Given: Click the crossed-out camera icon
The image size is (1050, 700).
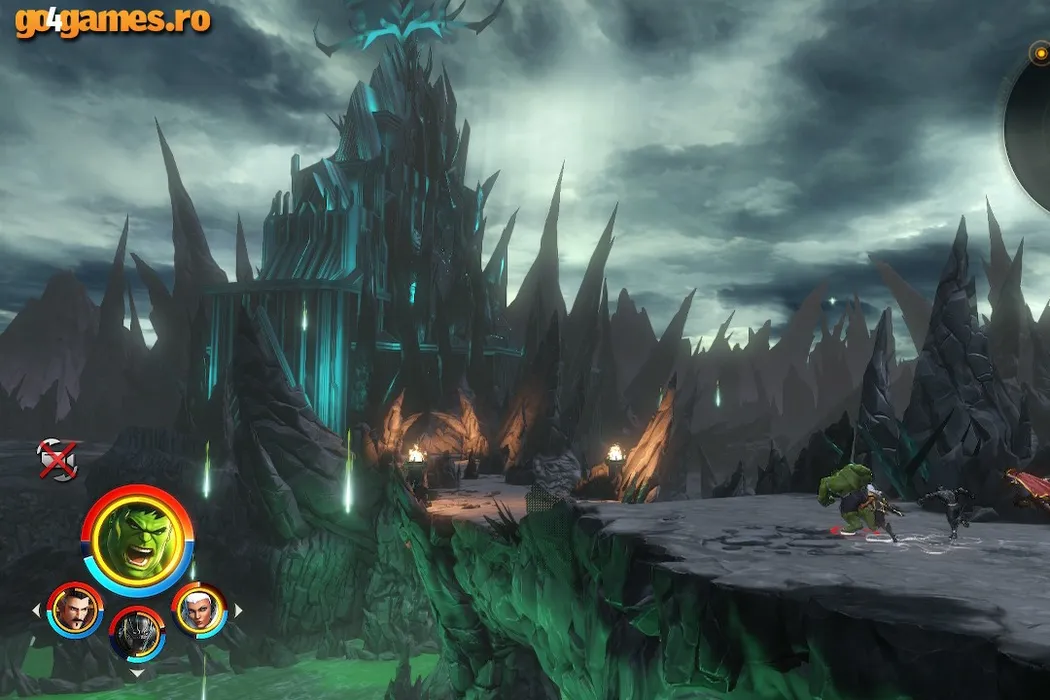Looking at the screenshot, I should (x=56, y=459).
